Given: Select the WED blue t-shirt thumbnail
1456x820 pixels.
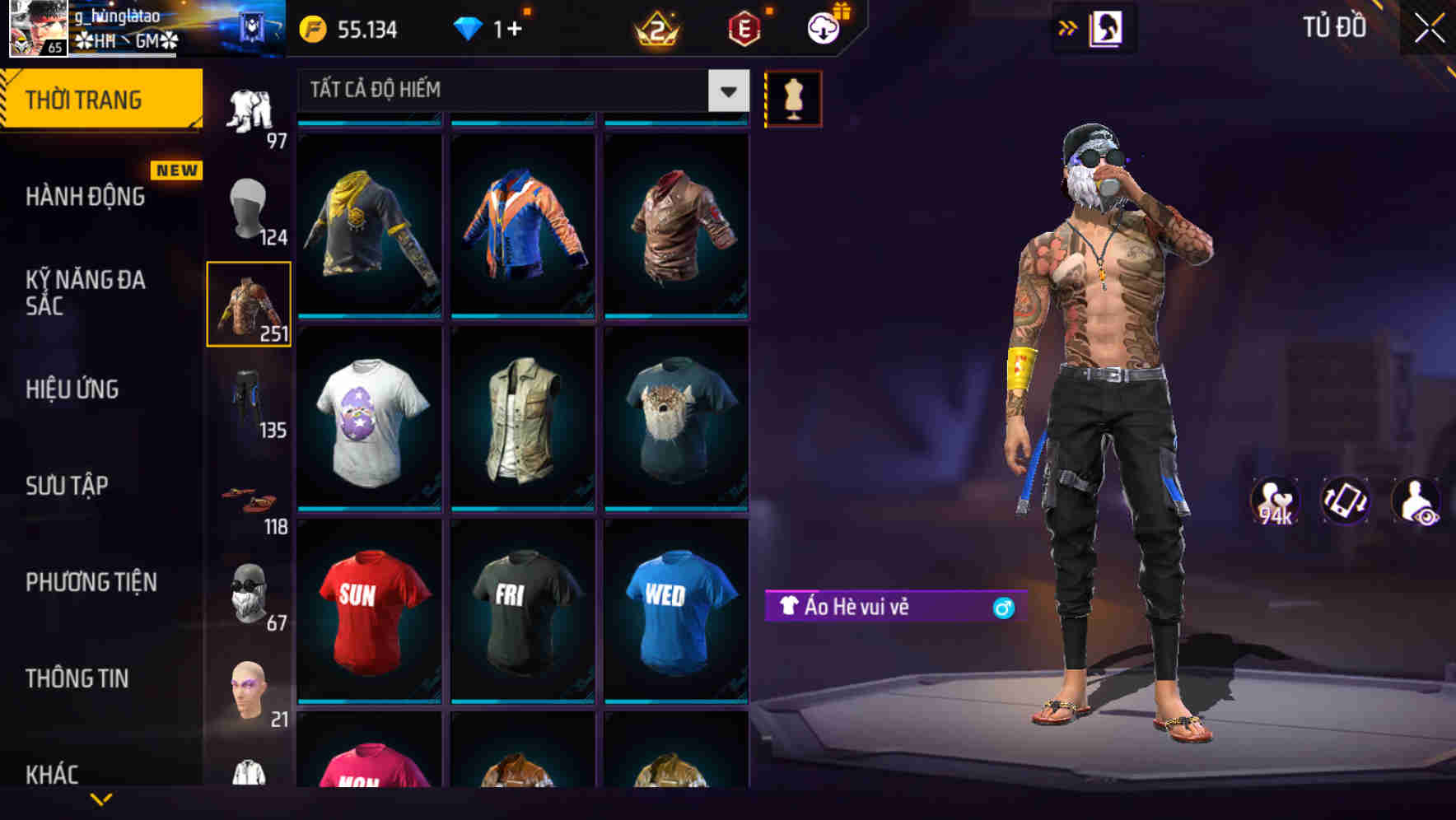Looking at the screenshot, I should 674,613.
